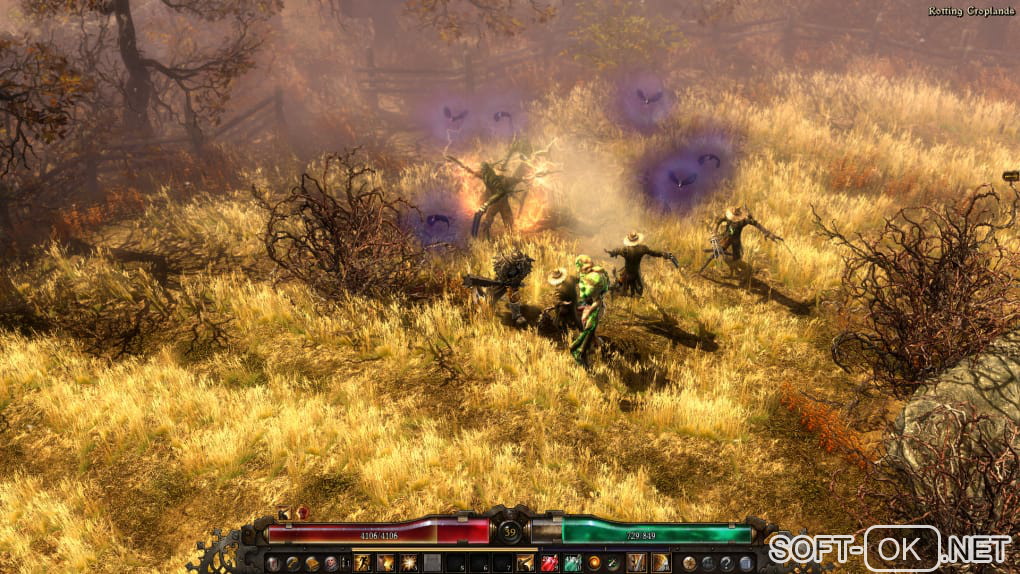Image resolution: width=1020 pixels, height=574 pixels.
Task: Open help with the question mark button
Action: 727,563
